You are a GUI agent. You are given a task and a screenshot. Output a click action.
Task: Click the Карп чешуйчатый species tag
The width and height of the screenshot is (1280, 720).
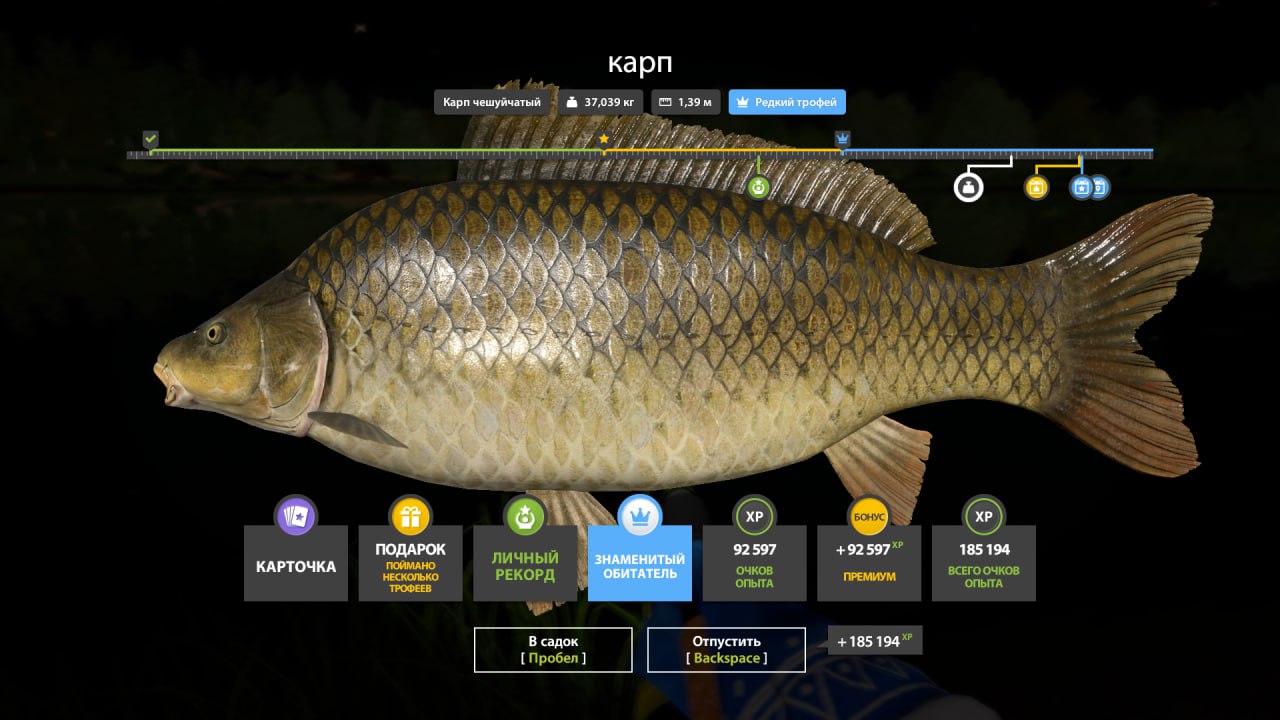point(492,102)
